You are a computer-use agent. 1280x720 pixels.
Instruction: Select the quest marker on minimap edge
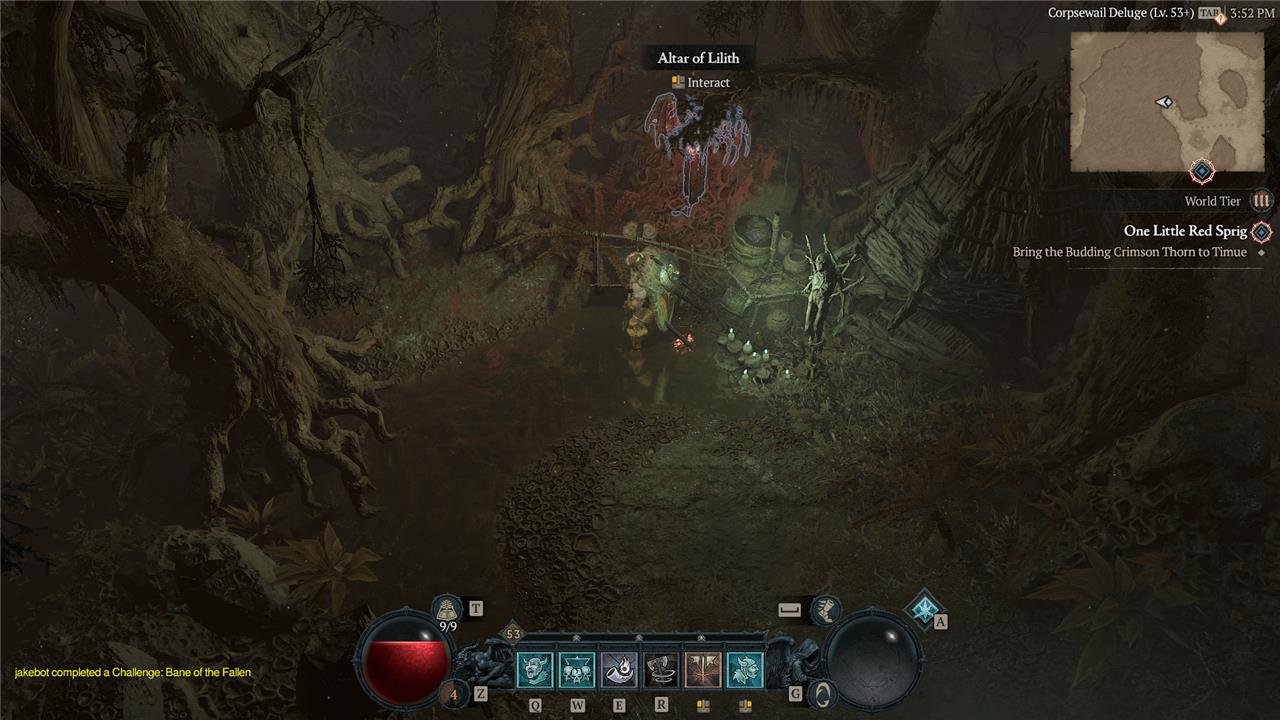1202,172
